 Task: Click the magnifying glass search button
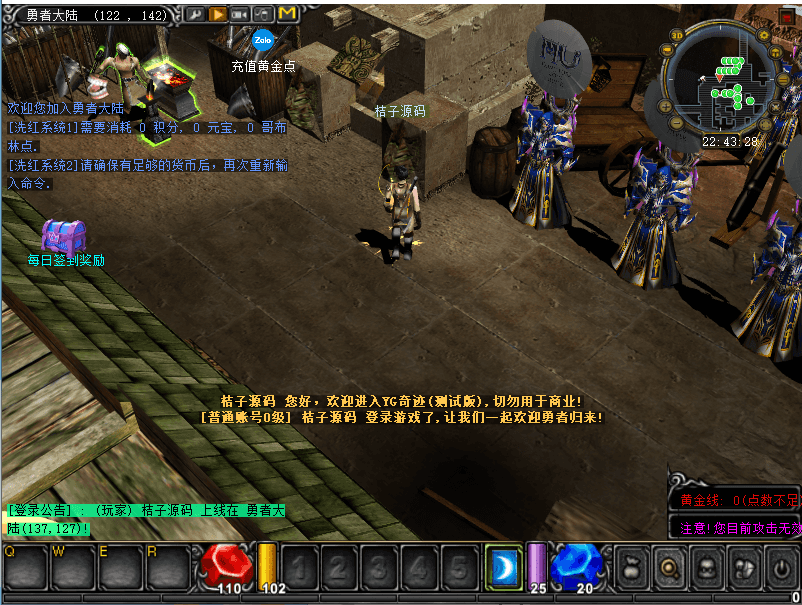tap(670, 567)
